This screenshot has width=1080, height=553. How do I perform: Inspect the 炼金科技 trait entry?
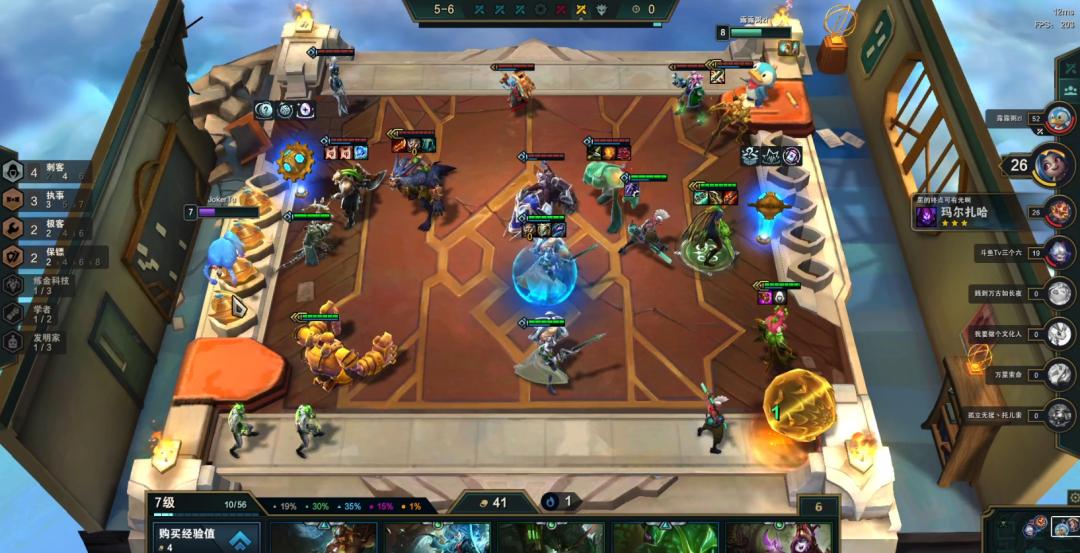coord(40,285)
